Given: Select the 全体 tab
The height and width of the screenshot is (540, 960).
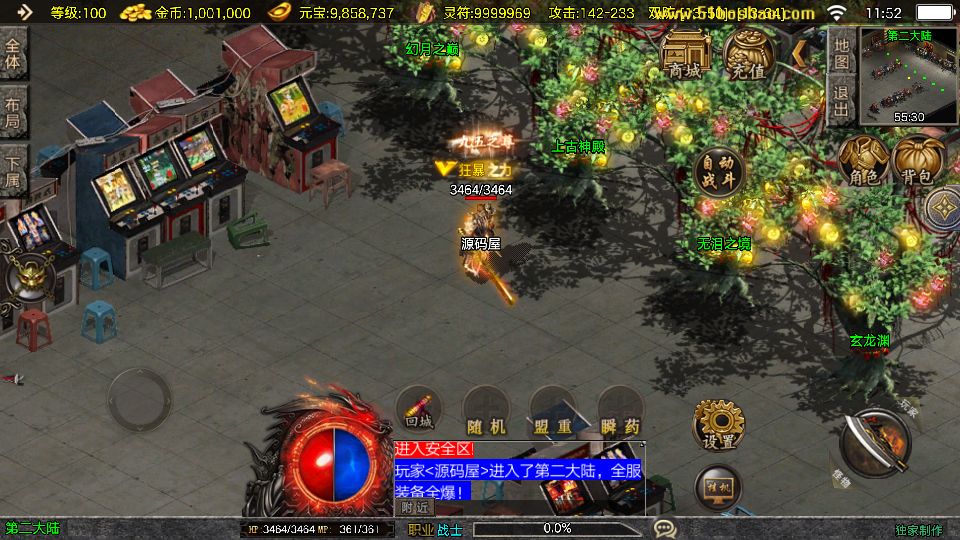Looking at the screenshot, I should pos(13,54).
